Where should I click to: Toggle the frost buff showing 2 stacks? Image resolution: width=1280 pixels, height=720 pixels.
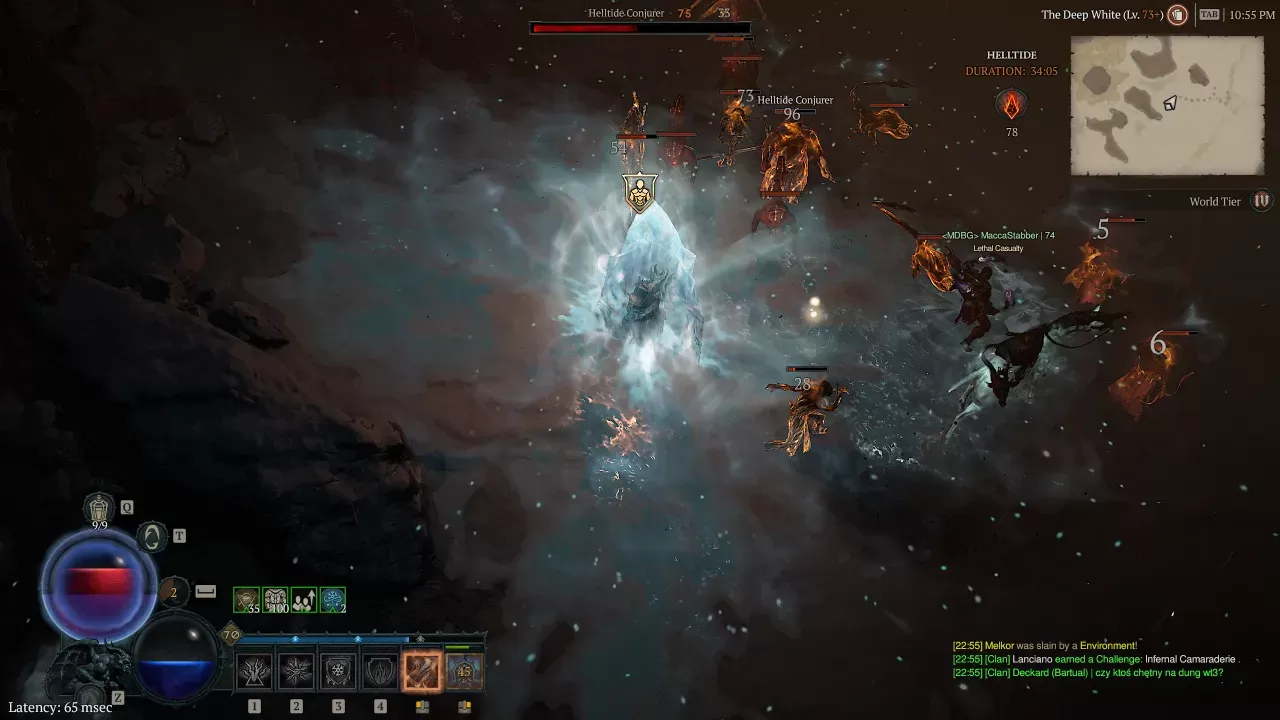point(332,599)
